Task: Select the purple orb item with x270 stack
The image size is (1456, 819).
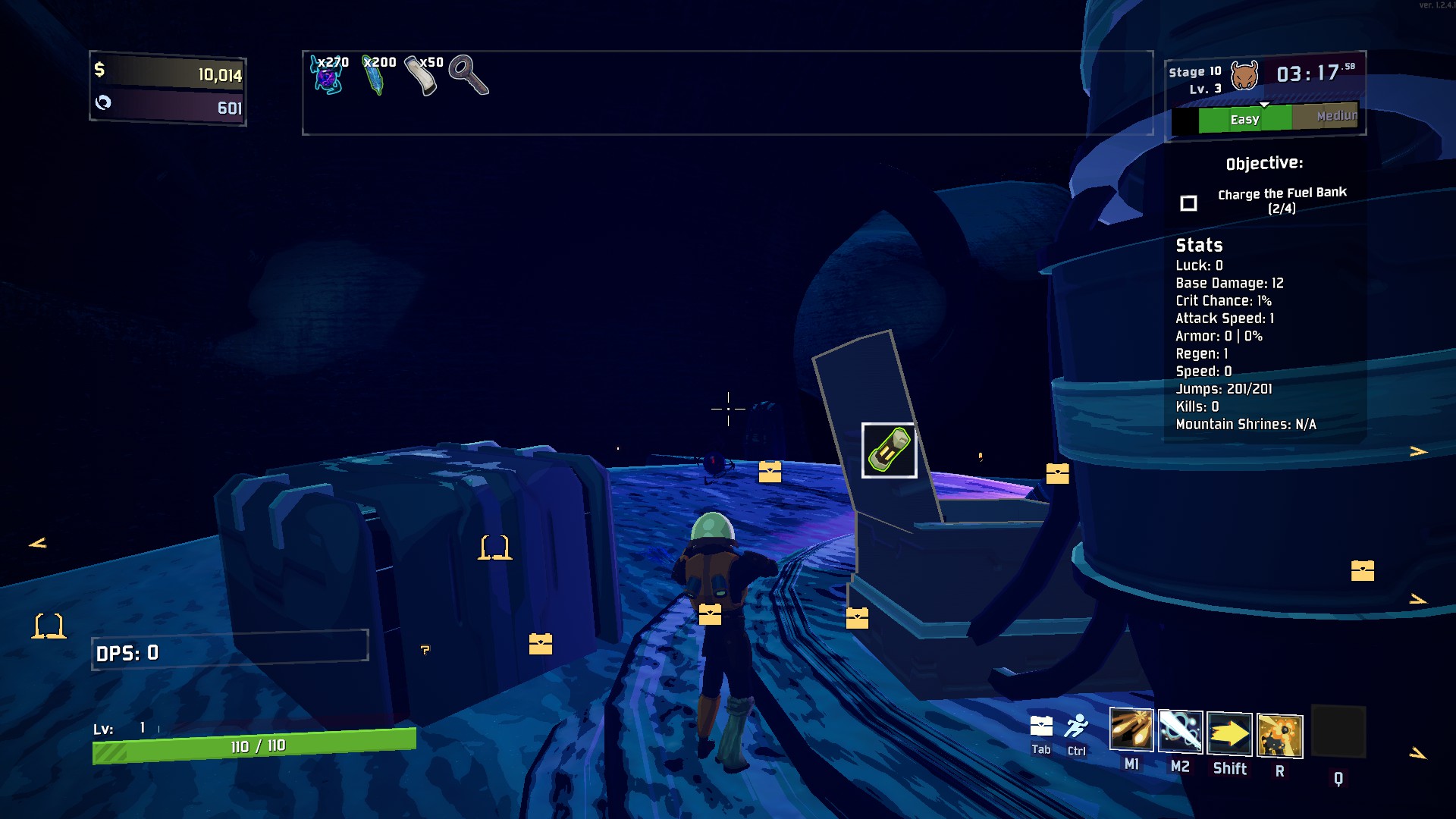Action: coord(328,76)
